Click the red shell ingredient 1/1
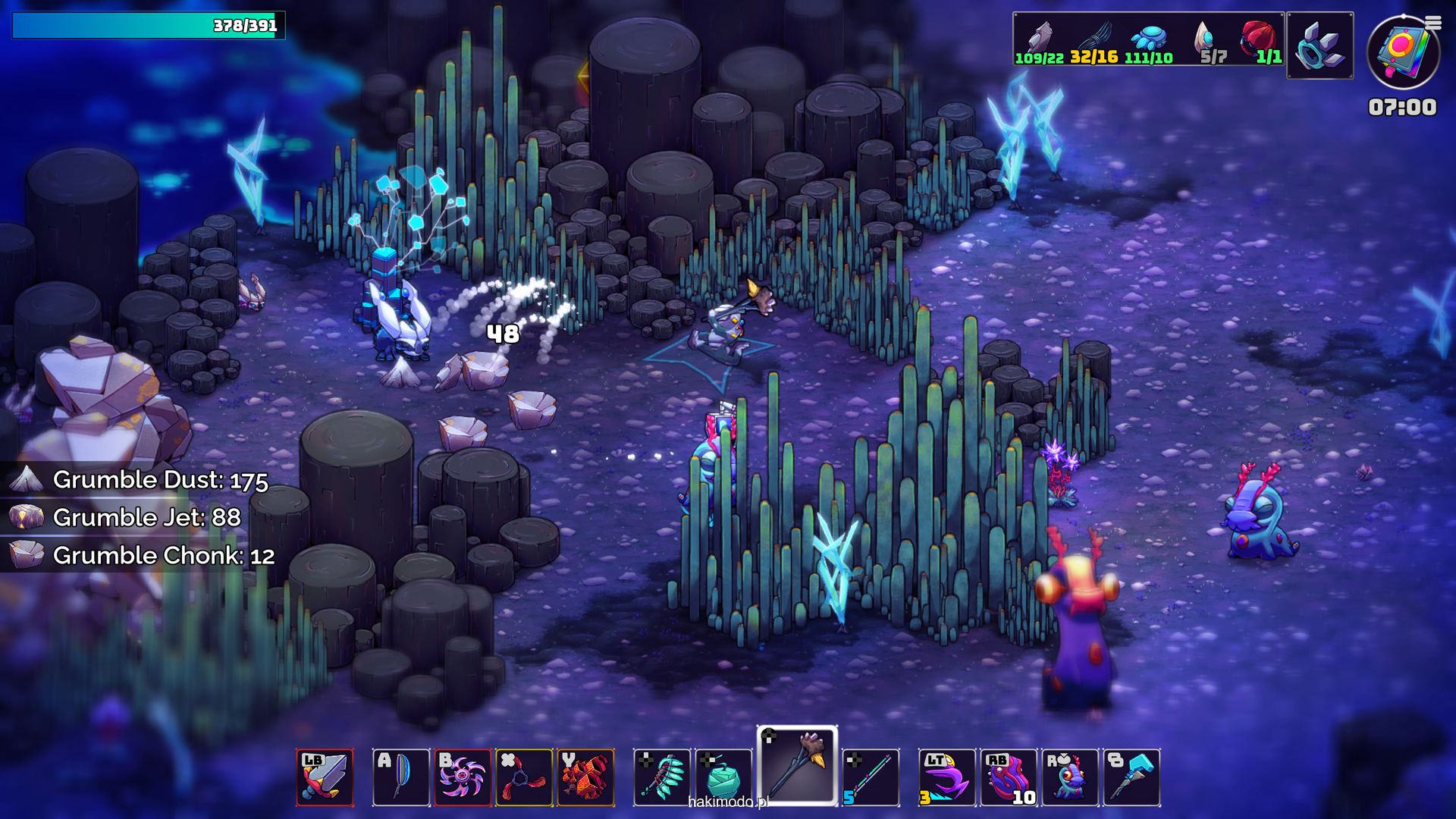 pyautogui.click(x=1260, y=43)
